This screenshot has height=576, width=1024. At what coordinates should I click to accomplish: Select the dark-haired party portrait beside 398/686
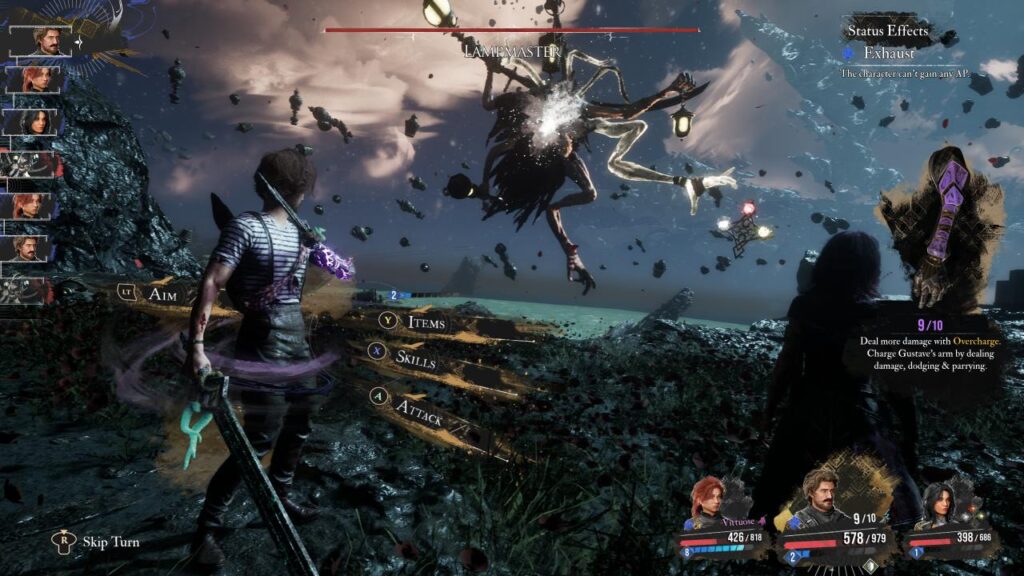tap(940, 503)
